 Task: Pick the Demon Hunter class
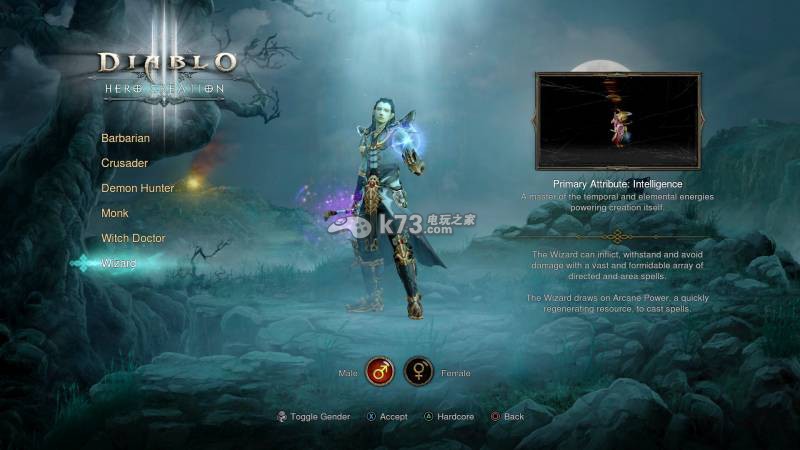137,188
